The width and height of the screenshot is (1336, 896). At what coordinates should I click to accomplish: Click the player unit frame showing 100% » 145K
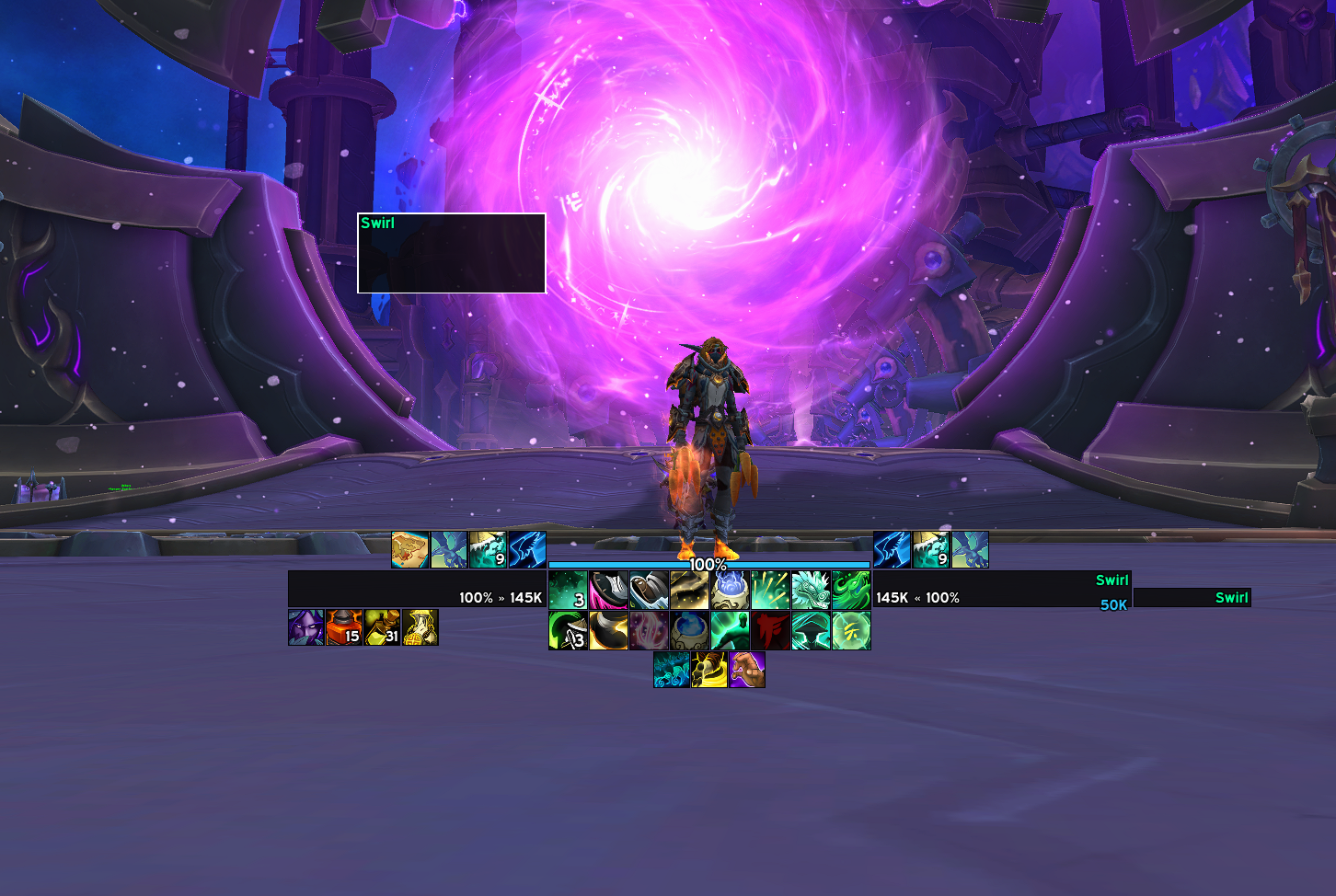click(417, 589)
